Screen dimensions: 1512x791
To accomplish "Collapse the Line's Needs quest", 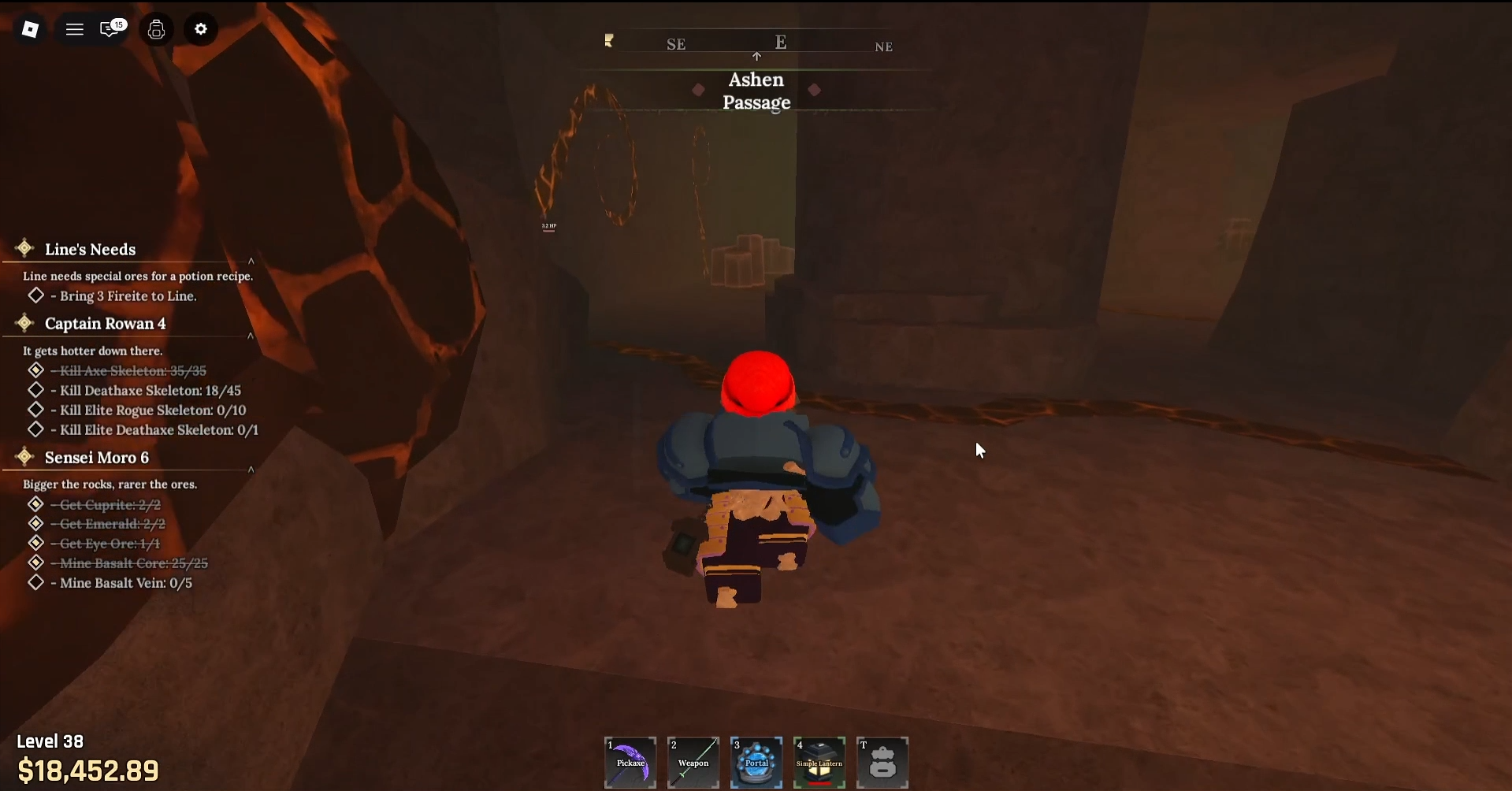I will [x=251, y=261].
